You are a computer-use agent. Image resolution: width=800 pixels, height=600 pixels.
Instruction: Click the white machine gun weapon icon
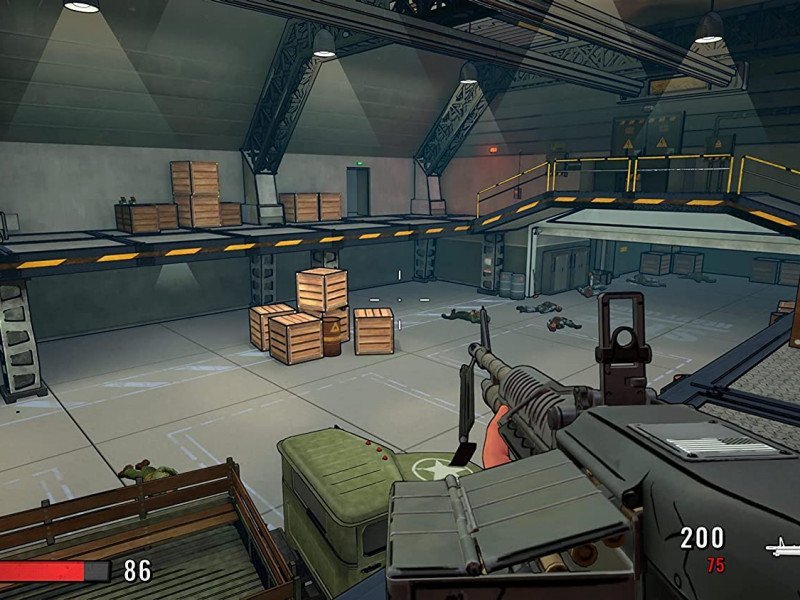pos(783,547)
